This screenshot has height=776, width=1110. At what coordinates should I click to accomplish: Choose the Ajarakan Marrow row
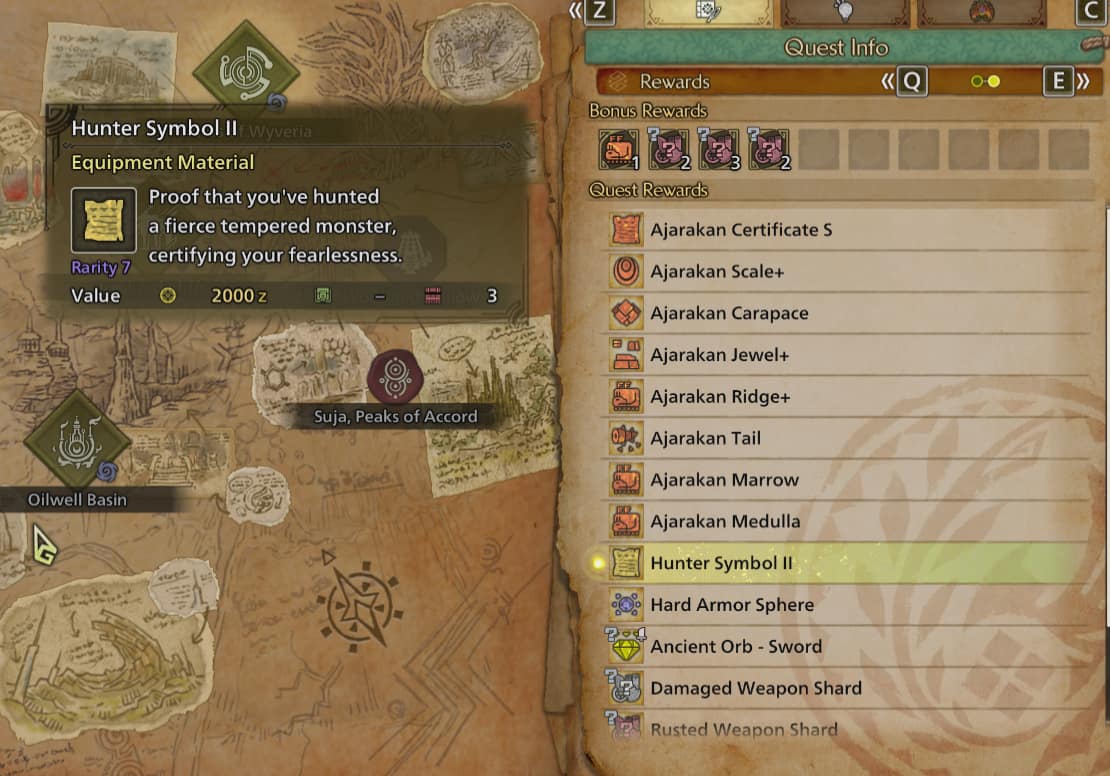click(724, 480)
